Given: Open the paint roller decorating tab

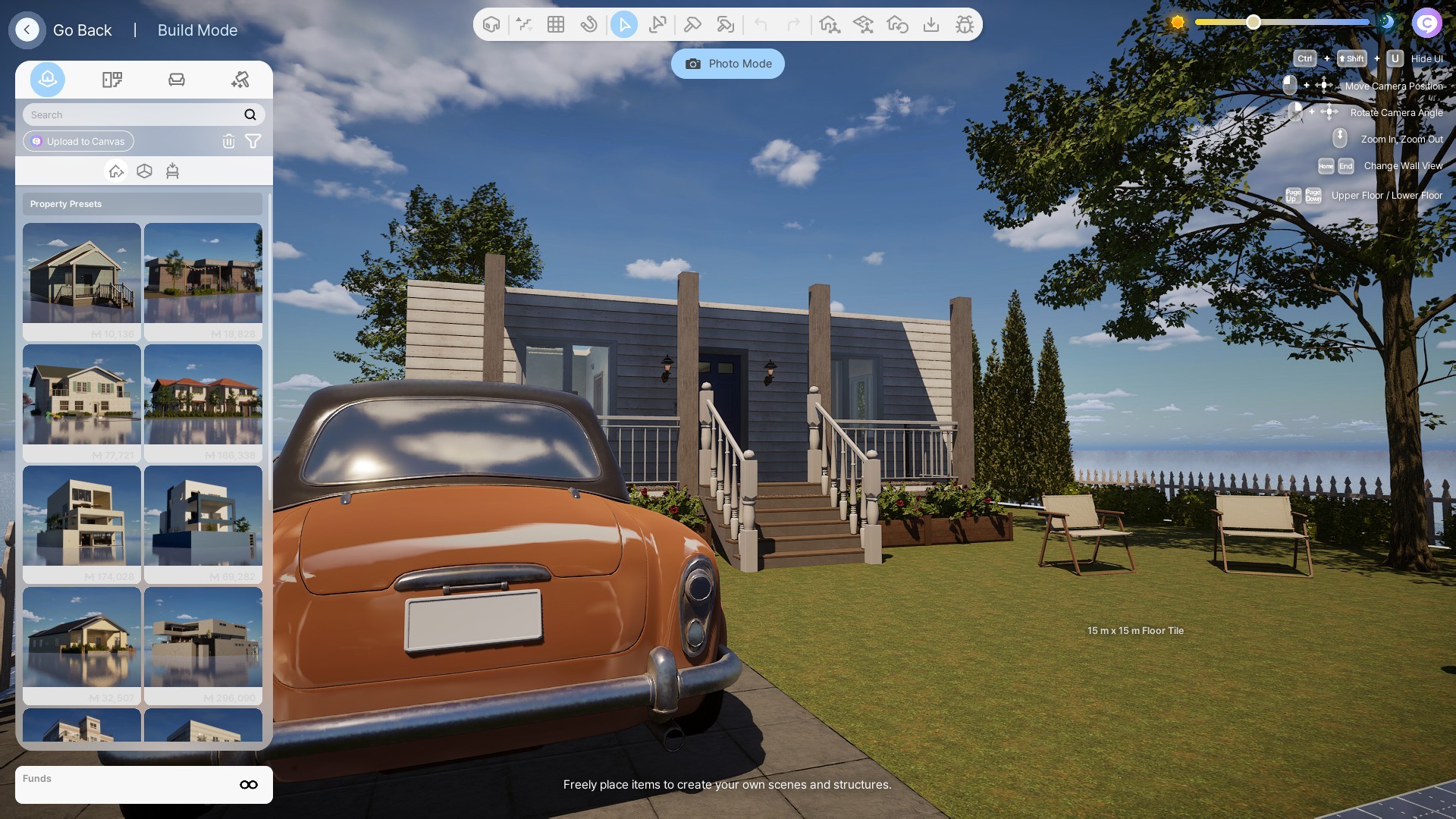Looking at the screenshot, I should [240, 80].
